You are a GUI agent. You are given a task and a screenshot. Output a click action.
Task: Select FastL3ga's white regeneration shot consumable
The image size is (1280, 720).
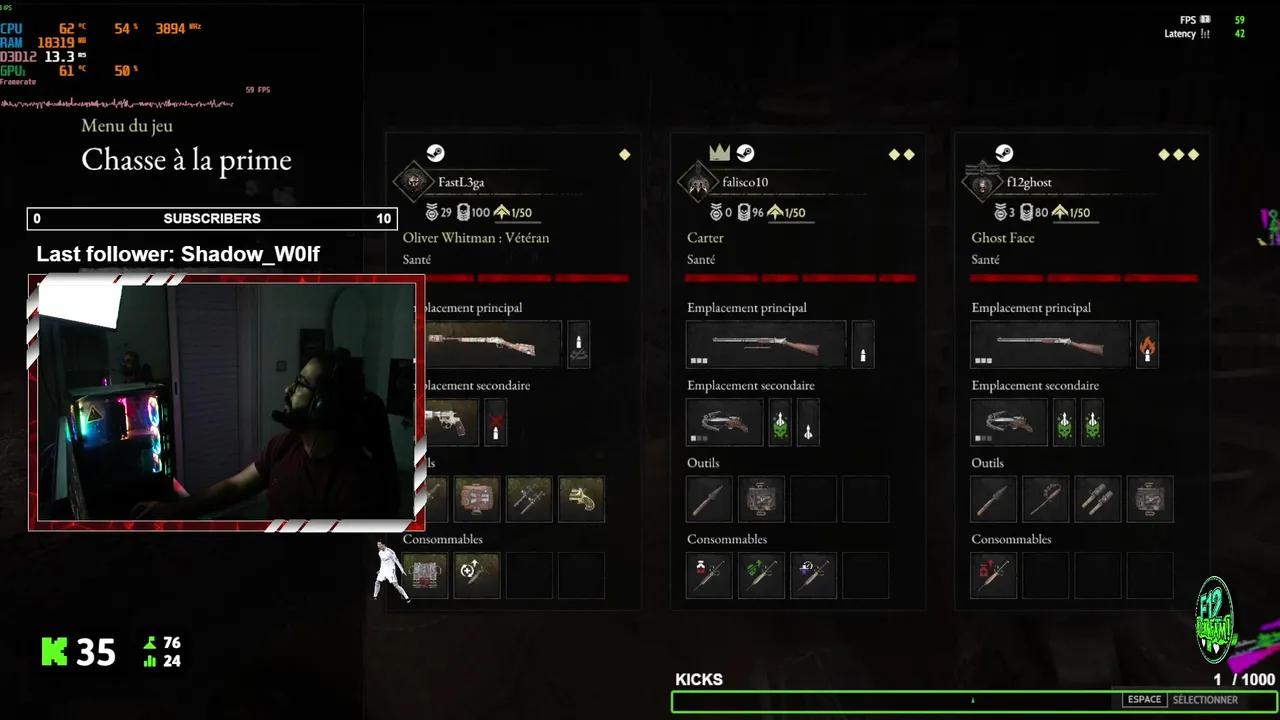coord(477,575)
